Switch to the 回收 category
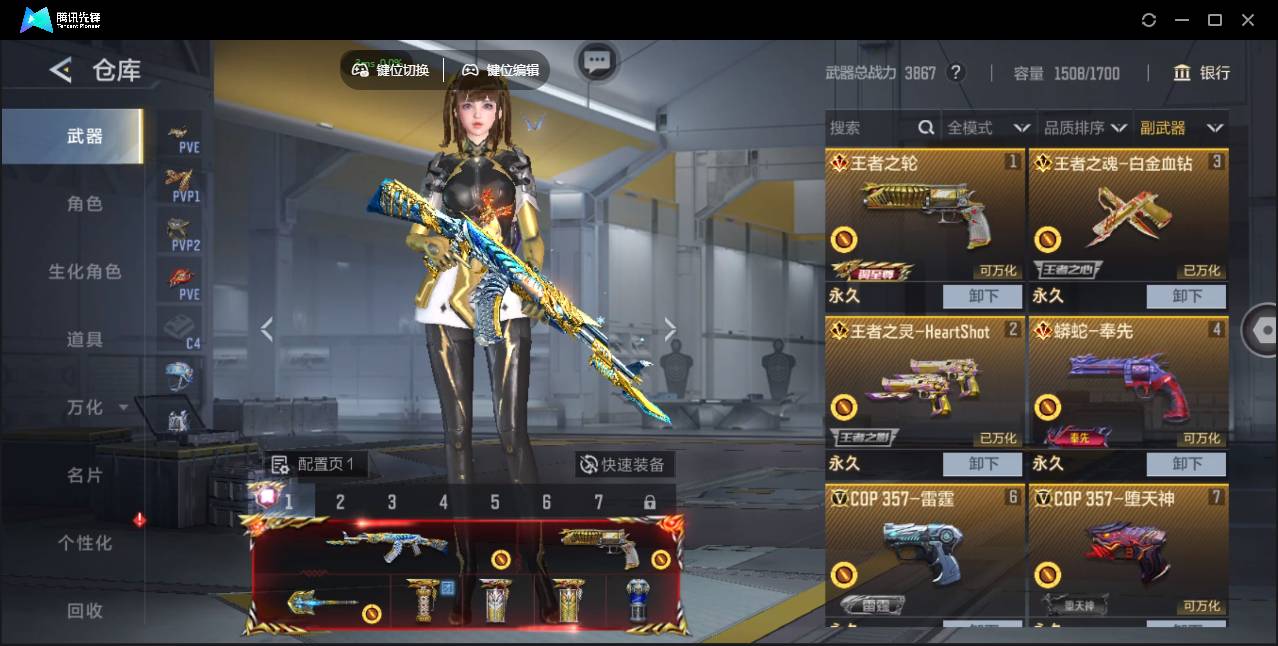This screenshot has width=1278, height=646. tap(85, 610)
